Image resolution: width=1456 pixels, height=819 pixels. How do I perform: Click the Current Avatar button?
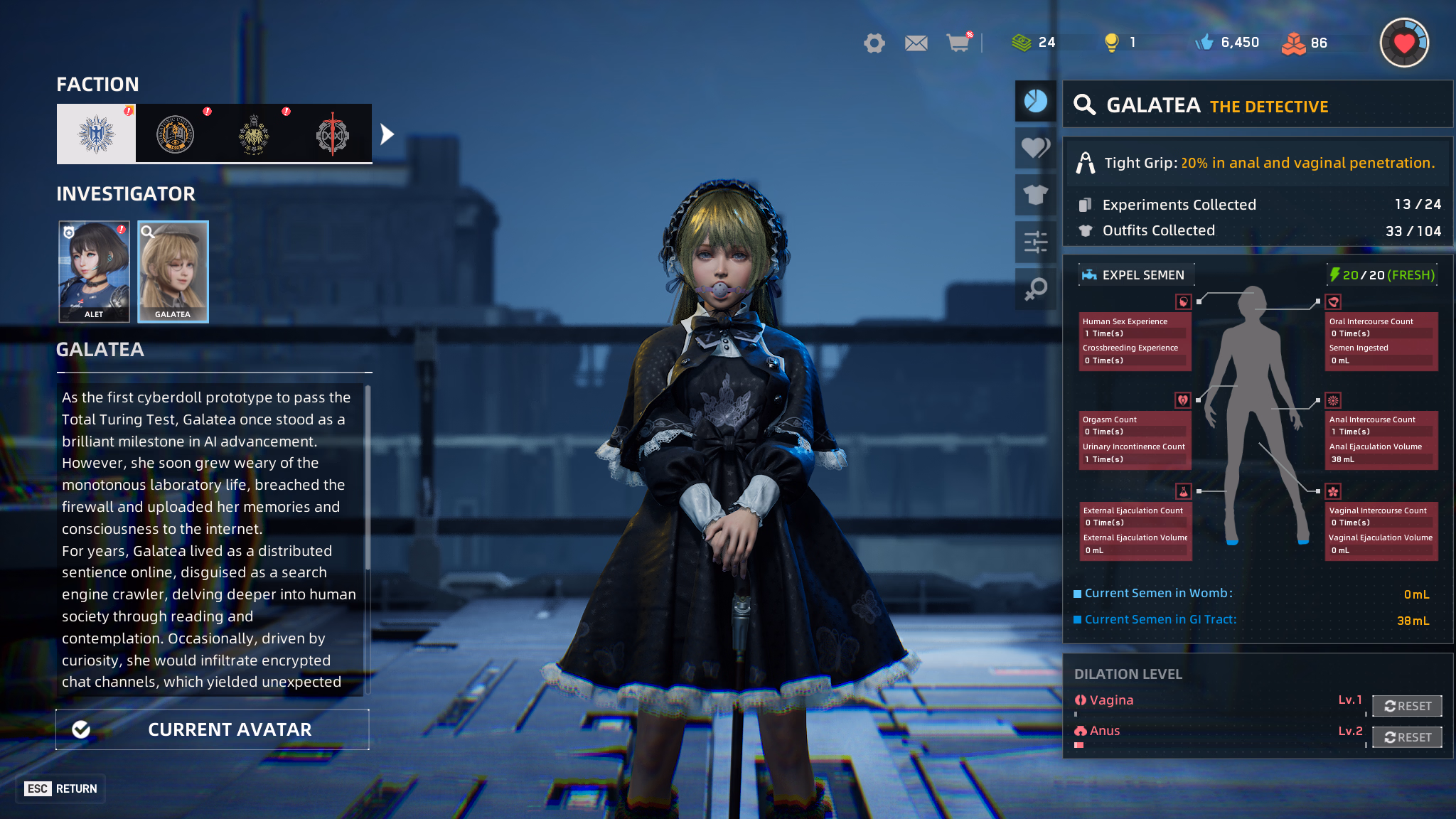coord(213,729)
